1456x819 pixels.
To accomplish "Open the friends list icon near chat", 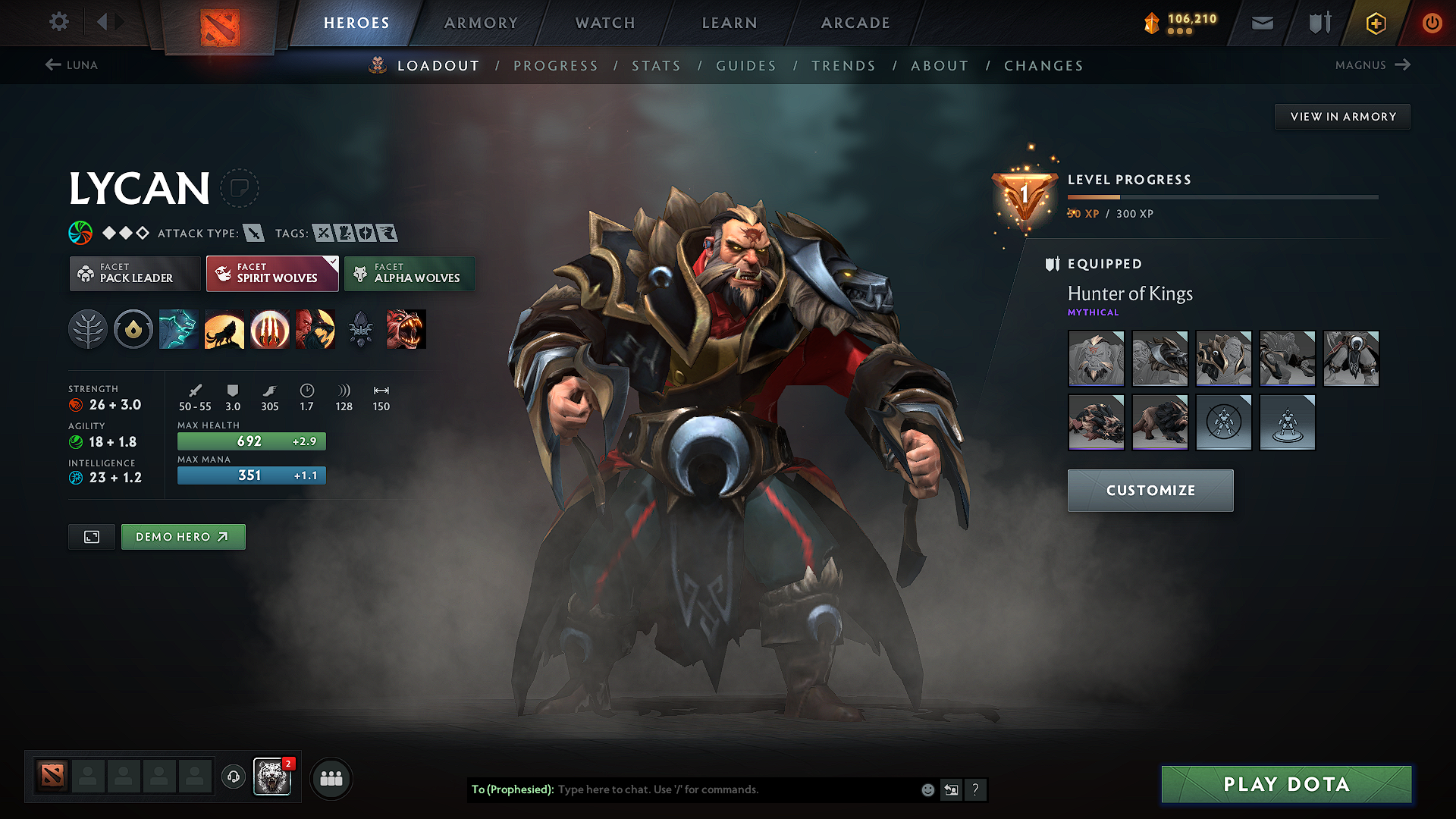I will 331,778.
